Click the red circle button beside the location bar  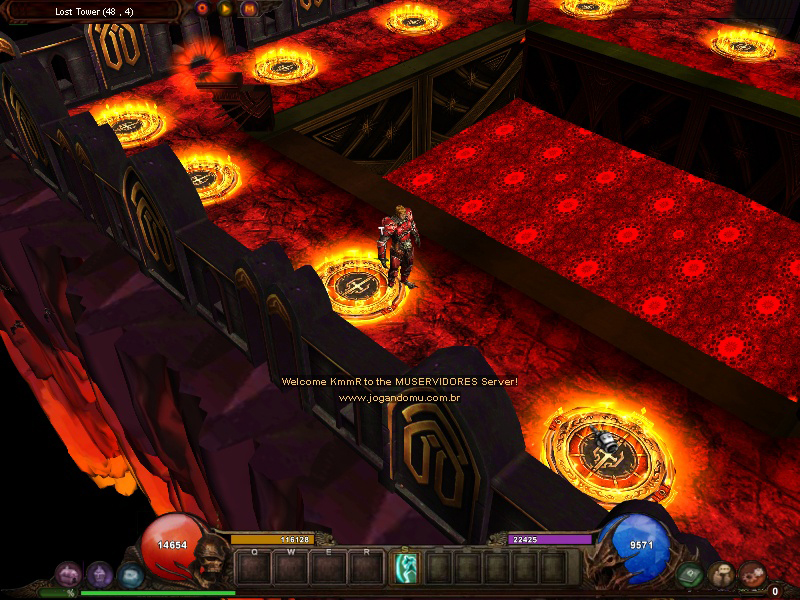coord(203,9)
